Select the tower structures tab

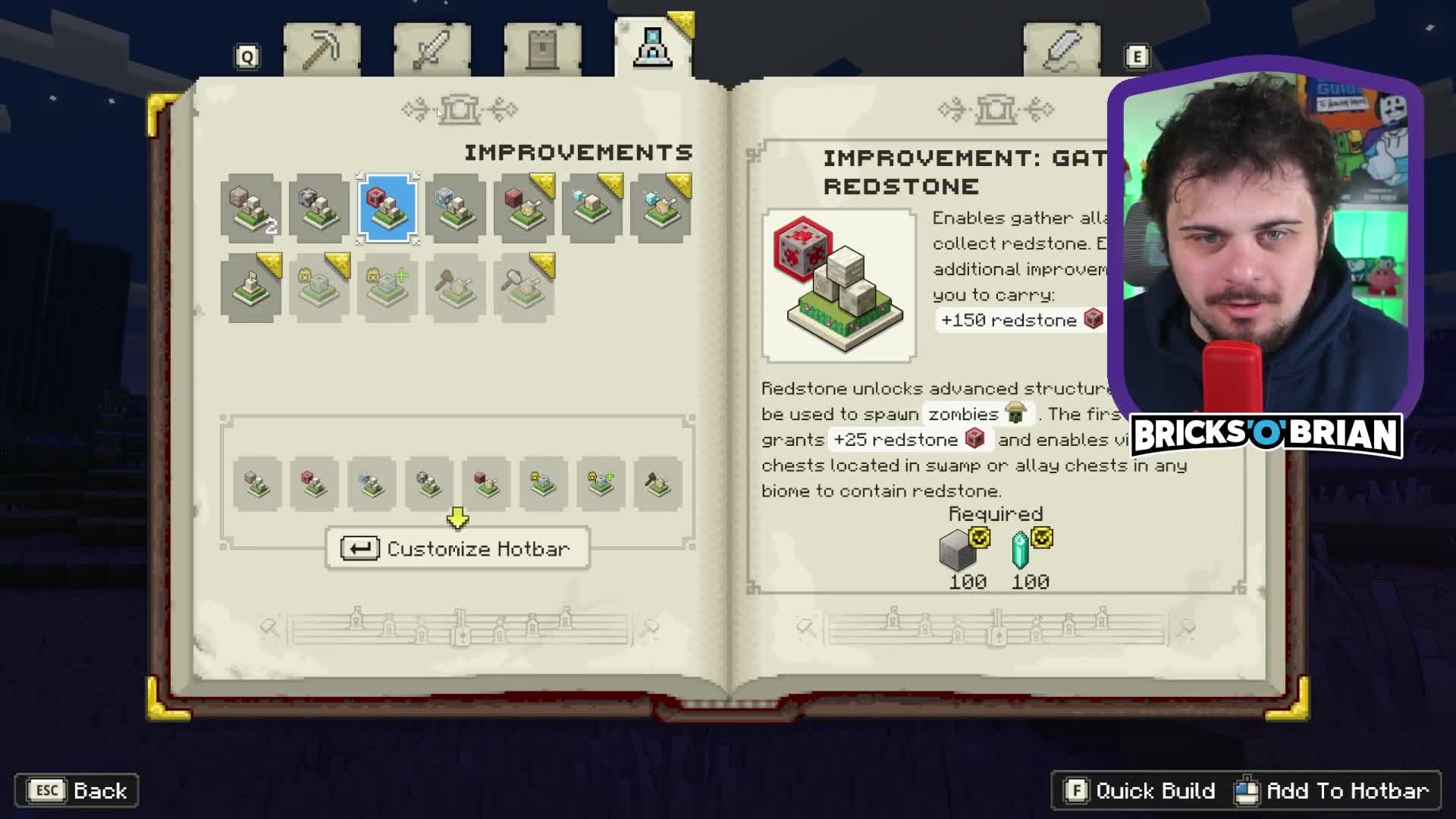tap(542, 50)
